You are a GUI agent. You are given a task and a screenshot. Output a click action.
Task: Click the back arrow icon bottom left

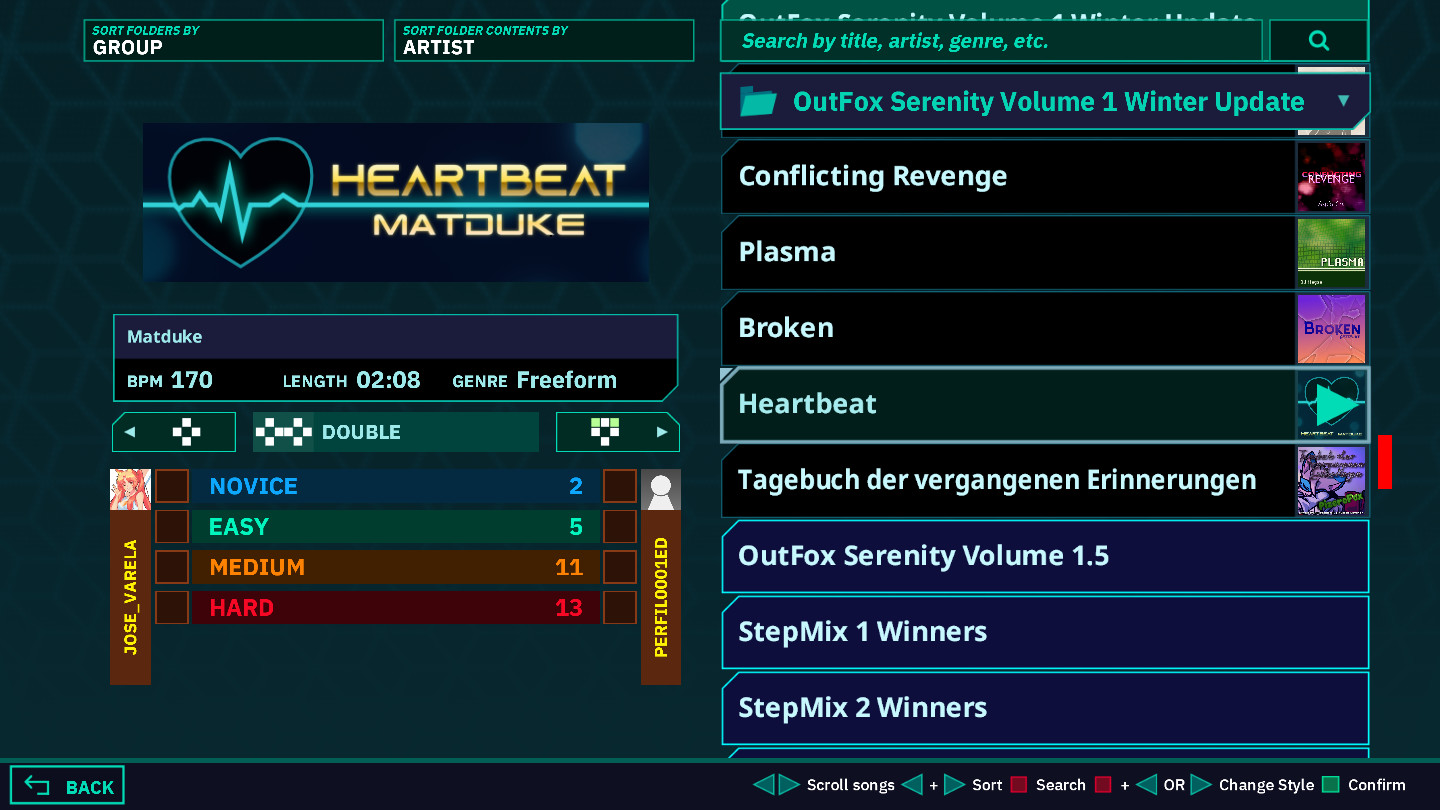coord(38,784)
